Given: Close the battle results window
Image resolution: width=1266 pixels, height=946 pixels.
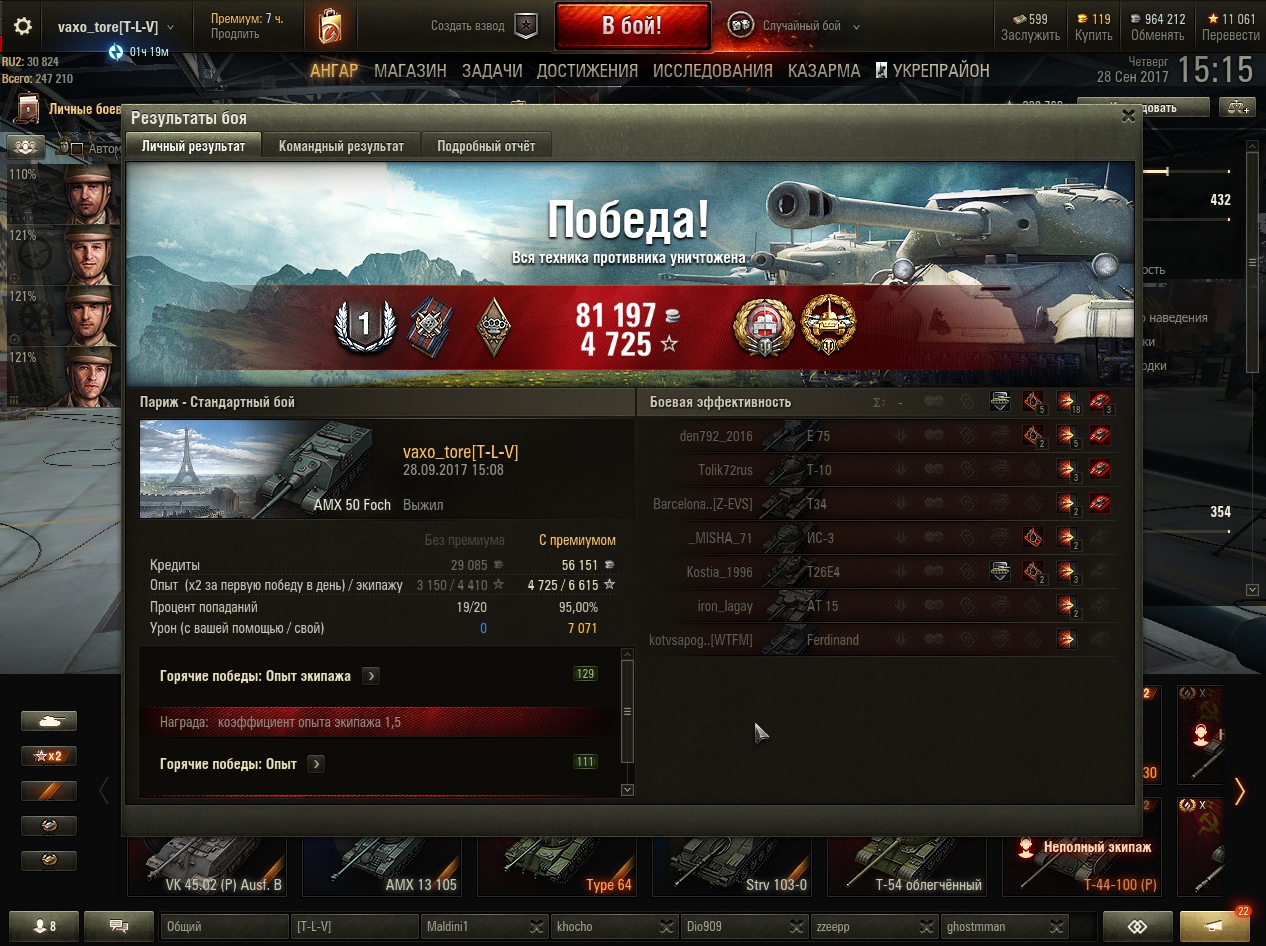Looking at the screenshot, I should coord(1128,116).
